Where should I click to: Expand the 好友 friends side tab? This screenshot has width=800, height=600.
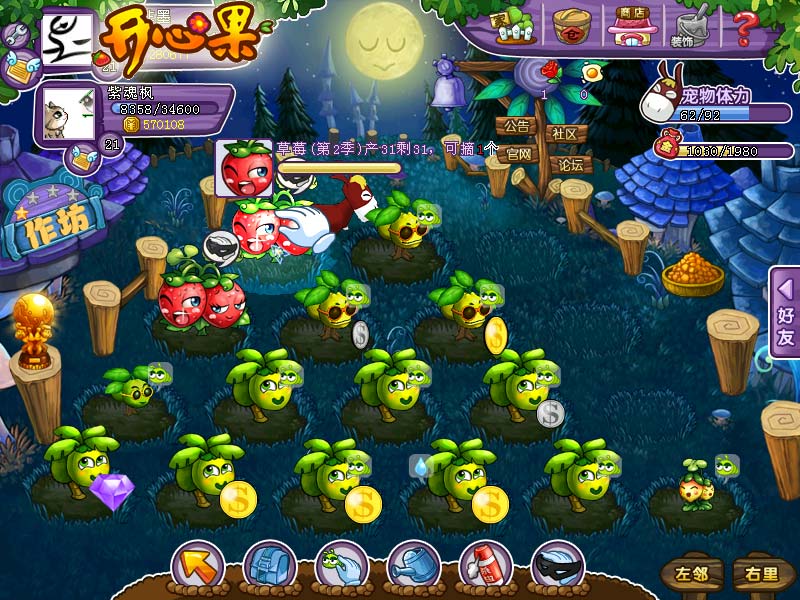point(785,311)
